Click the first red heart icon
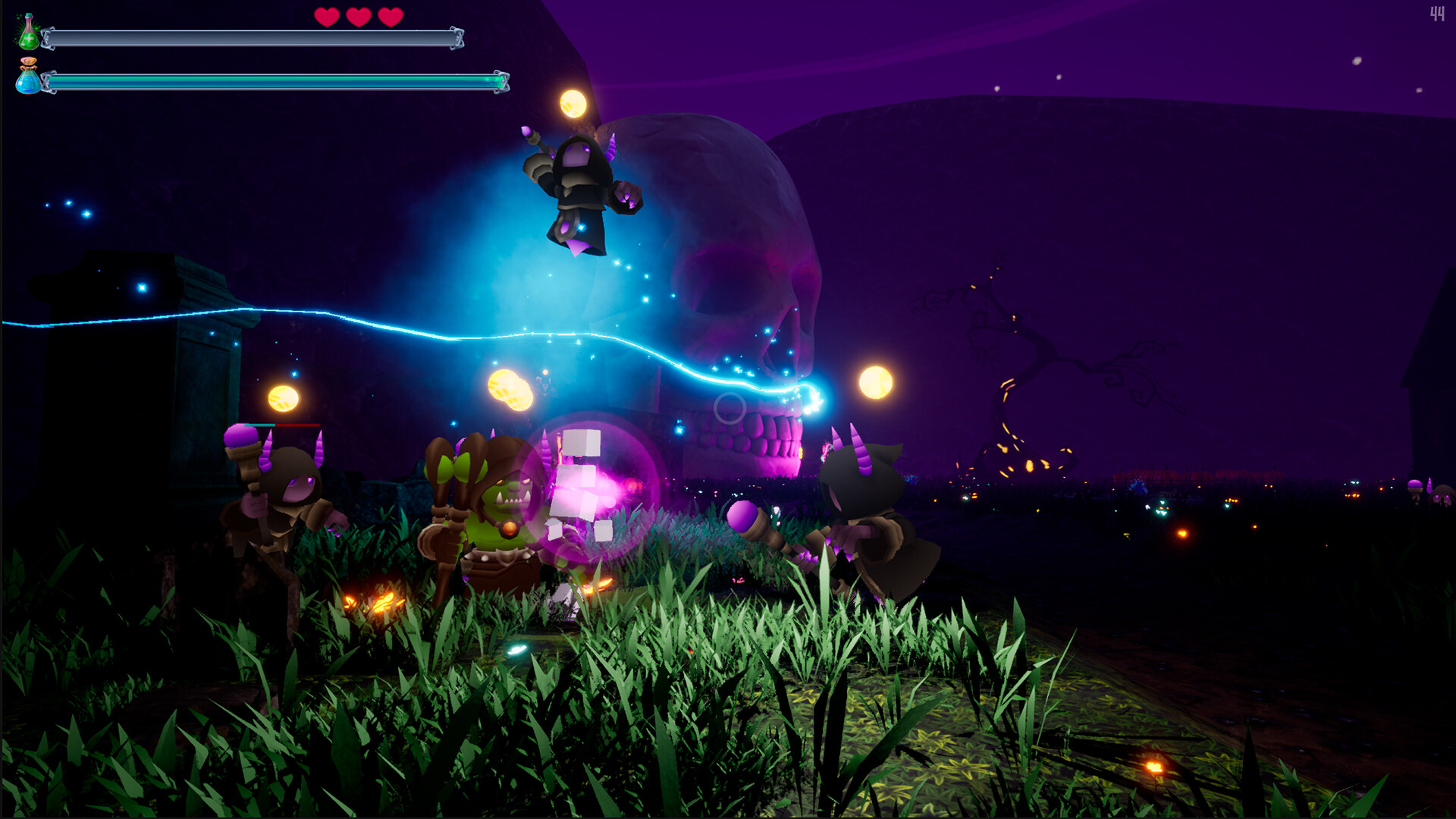The image size is (1456, 819). pos(328,17)
